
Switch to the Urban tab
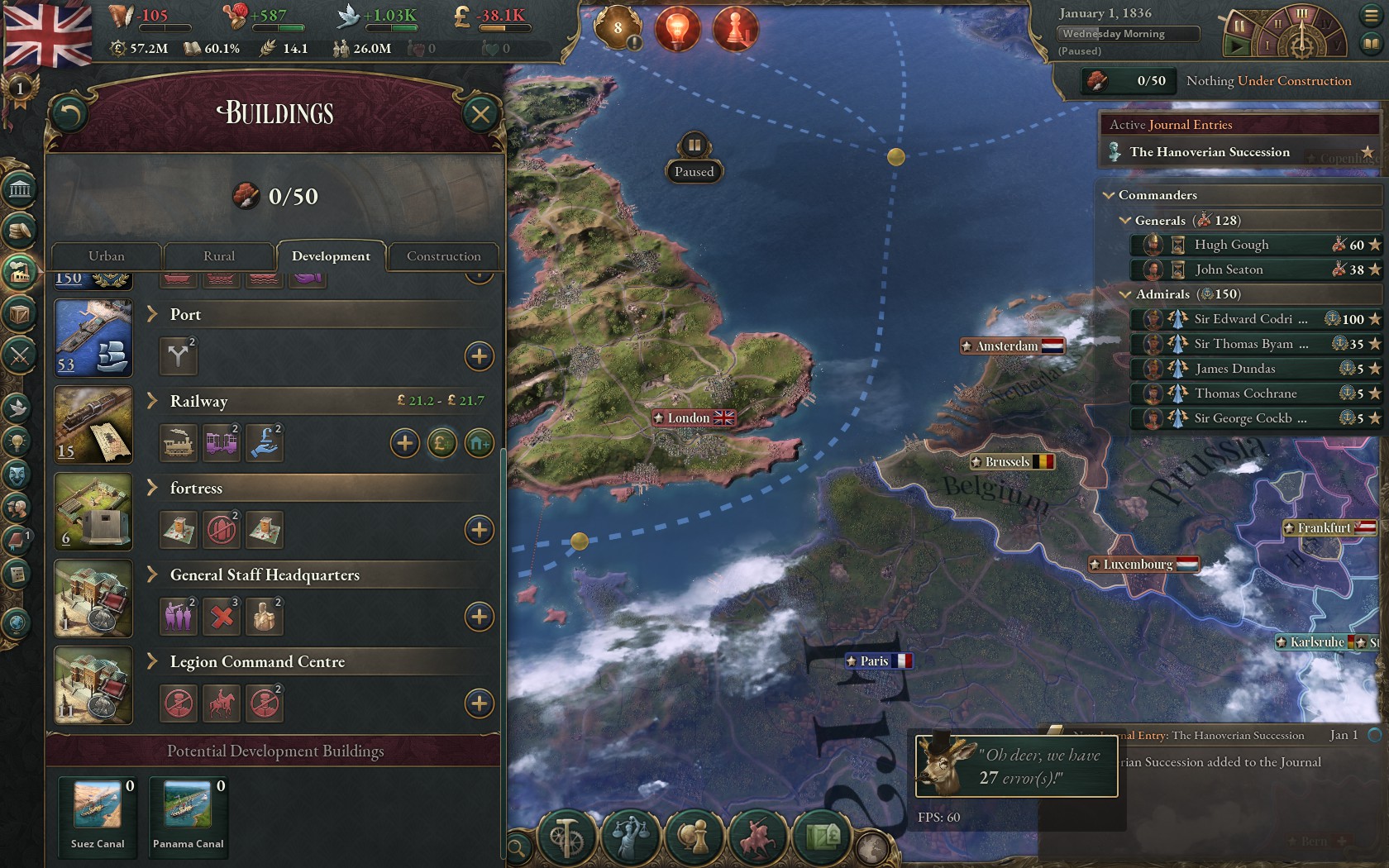coord(107,256)
